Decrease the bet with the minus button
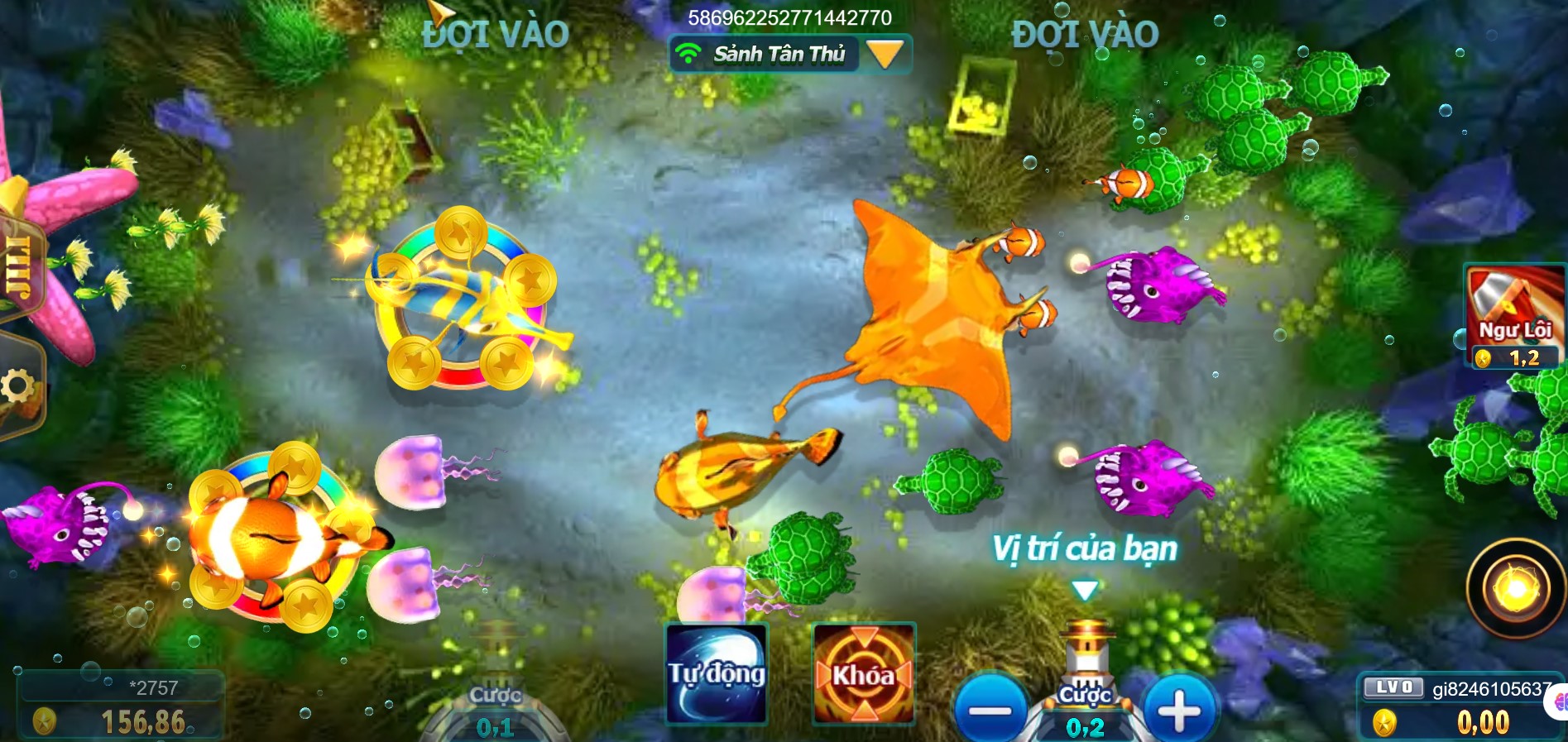The image size is (1568, 742). click(990, 710)
